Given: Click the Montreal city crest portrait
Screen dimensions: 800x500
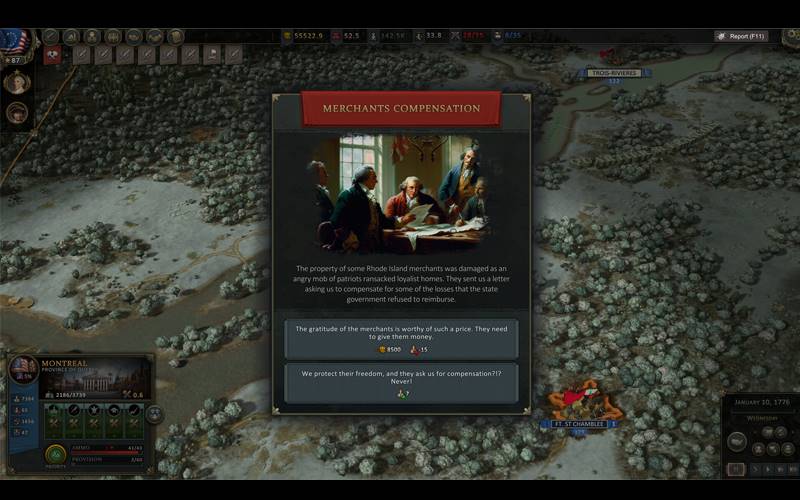Looking at the screenshot, I should pos(23,368).
